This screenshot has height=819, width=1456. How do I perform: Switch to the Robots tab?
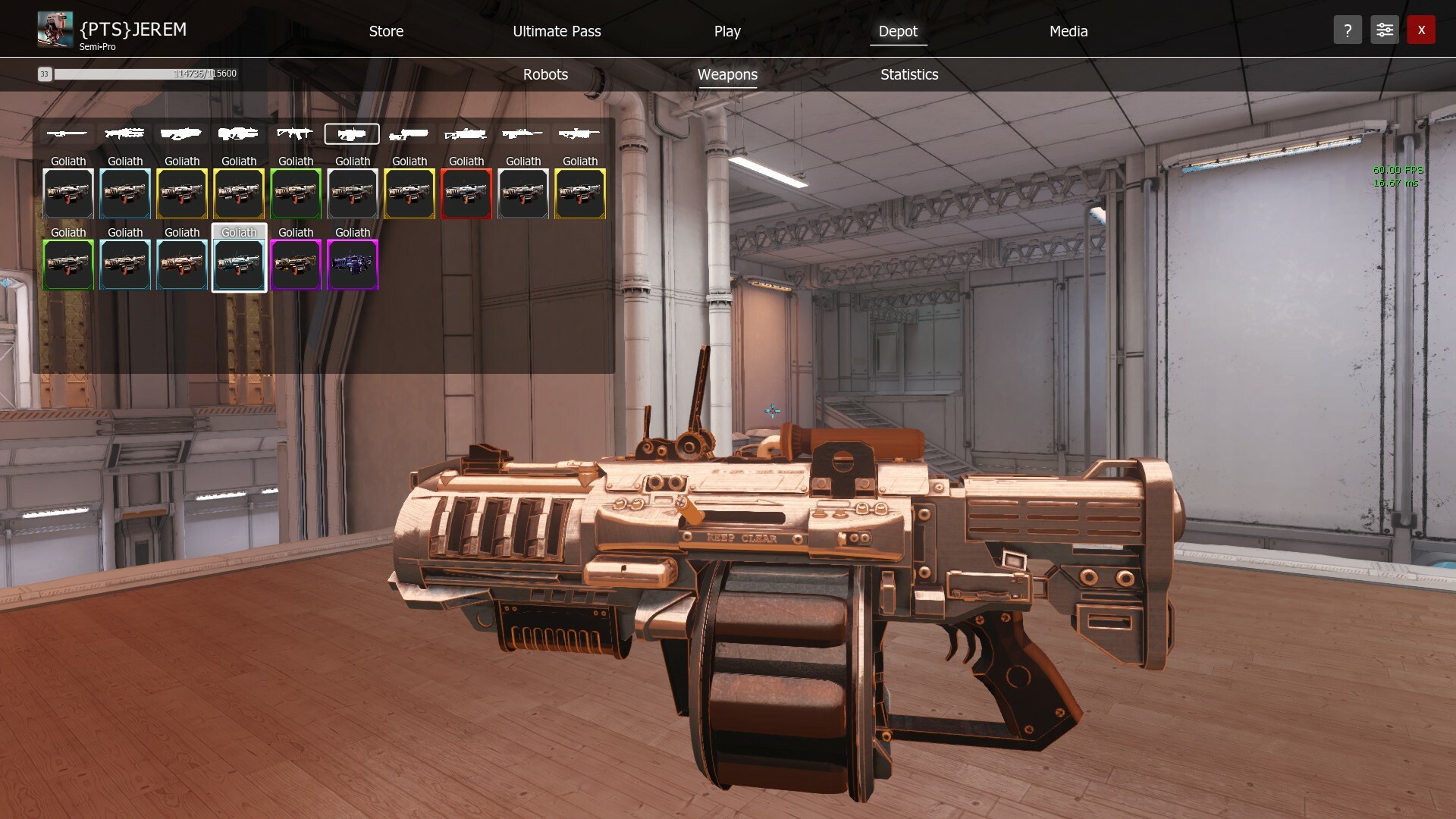544,74
